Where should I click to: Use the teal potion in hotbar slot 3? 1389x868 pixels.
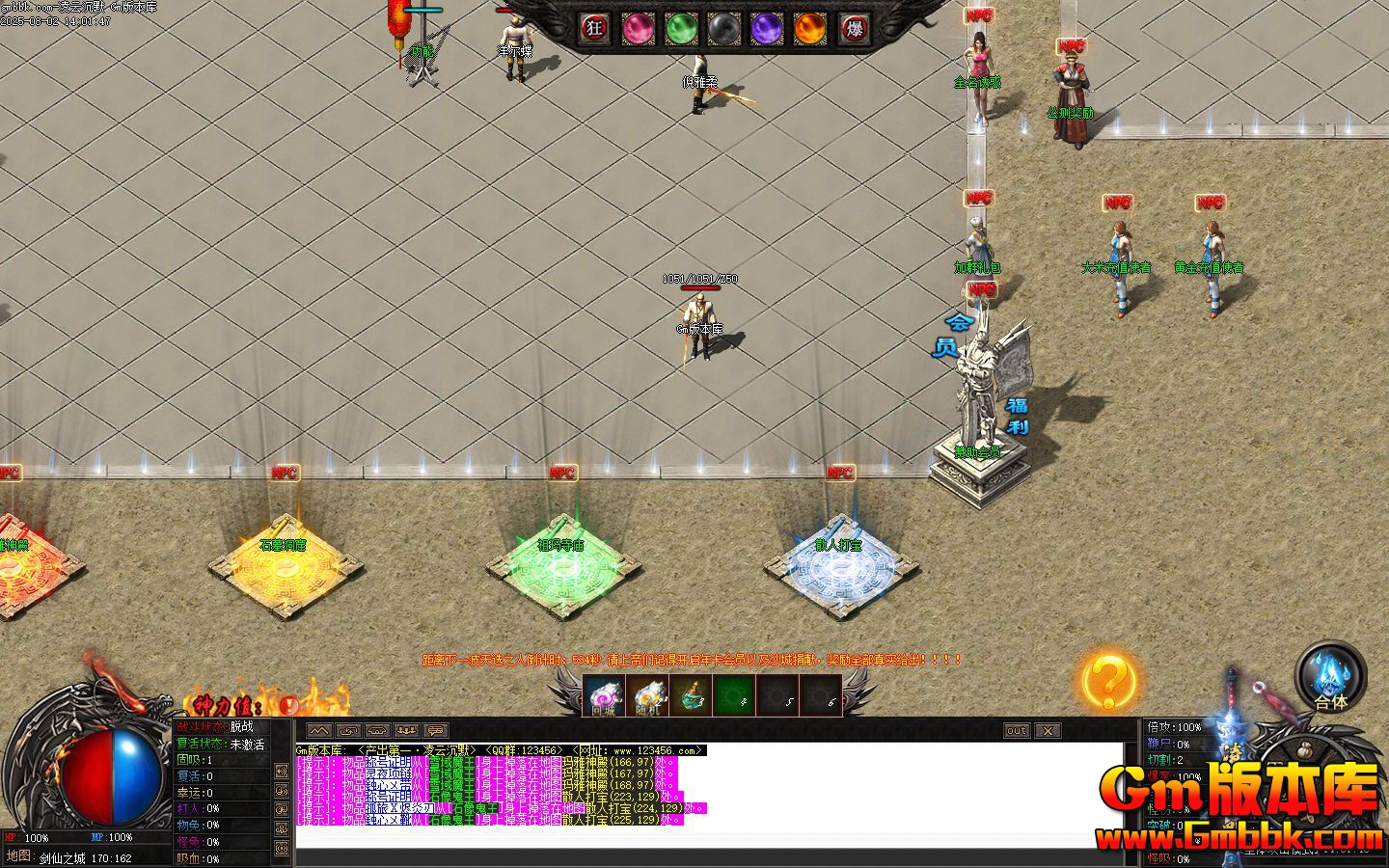tap(691, 695)
